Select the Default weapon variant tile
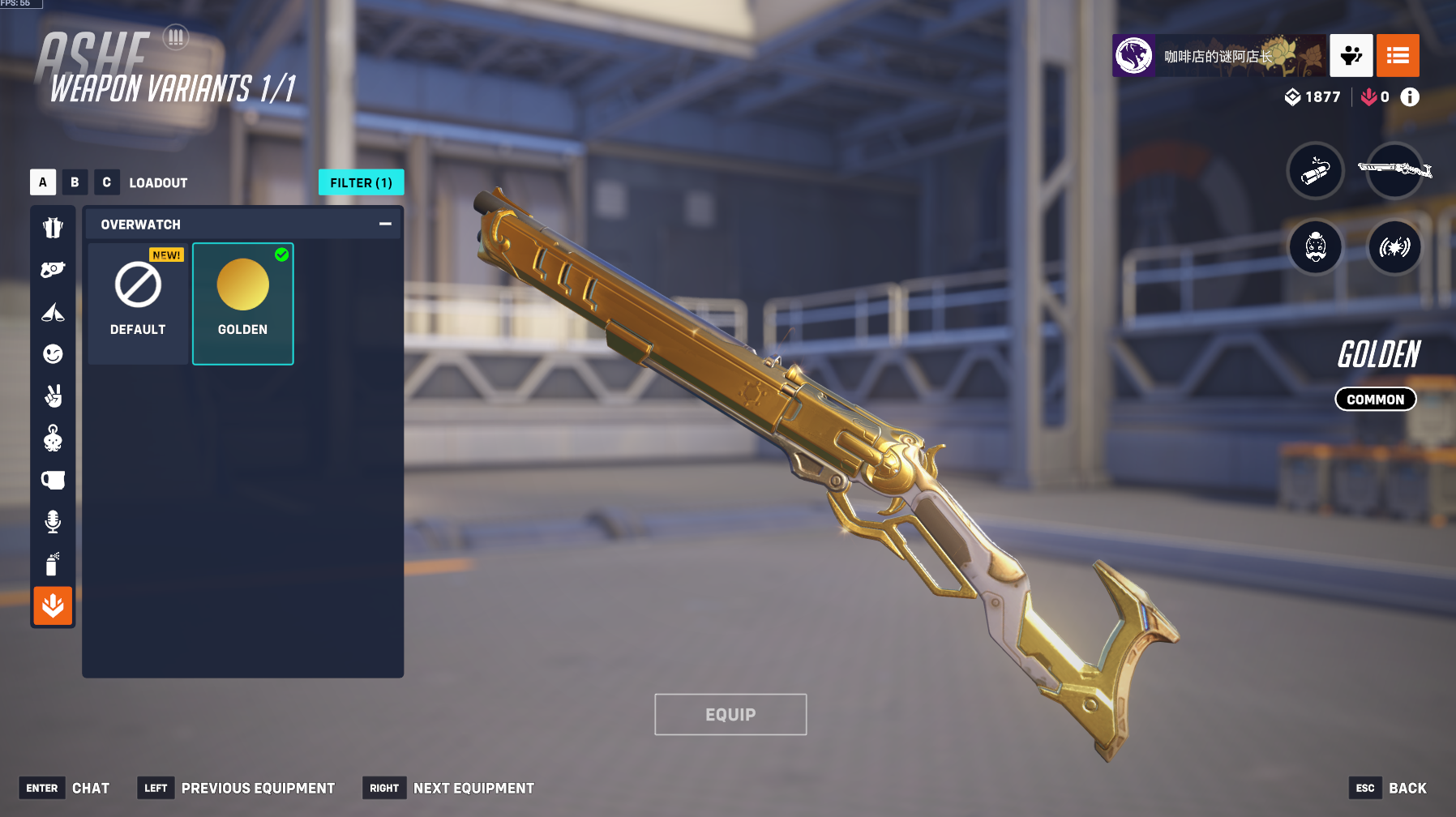This screenshot has width=1456, height=817. (x=138, y=303)
